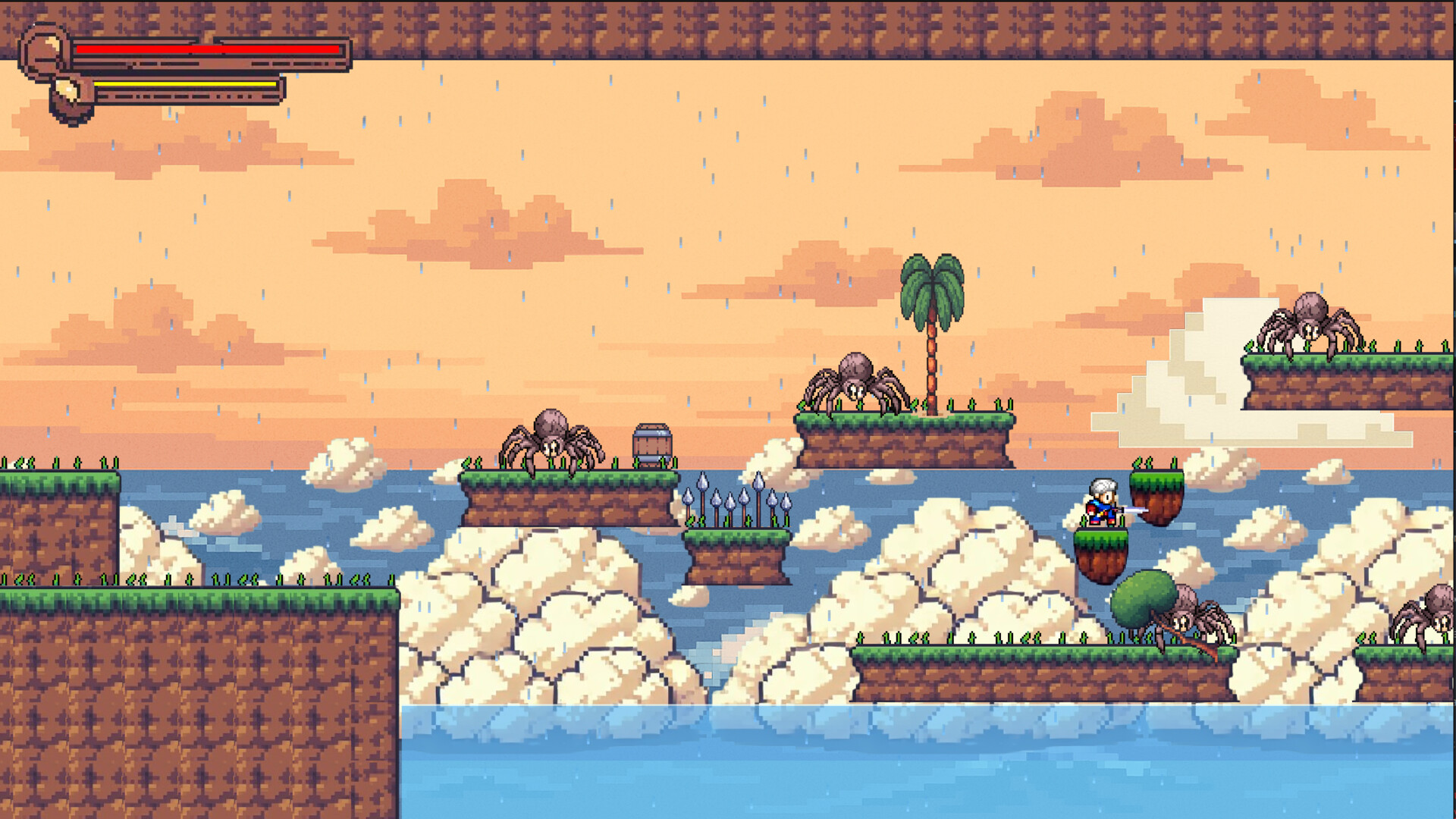Viewport: 1456px width, 819px height.
Task: Click the red health bar
Action: click(205, 48)
